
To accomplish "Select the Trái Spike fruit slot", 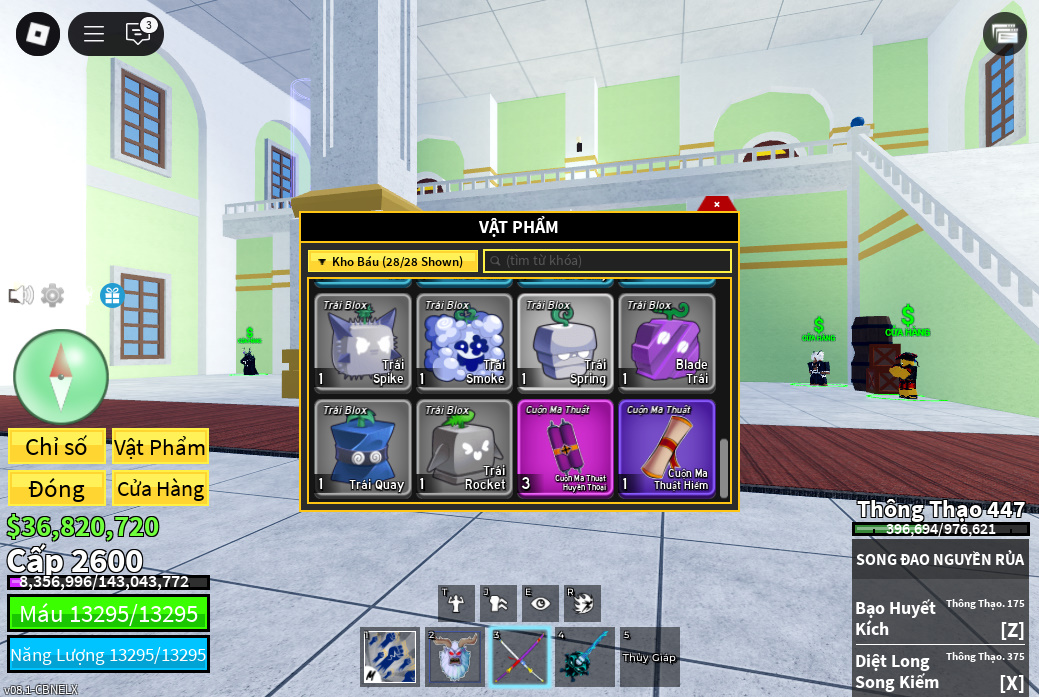I will [x=363, y=342].
